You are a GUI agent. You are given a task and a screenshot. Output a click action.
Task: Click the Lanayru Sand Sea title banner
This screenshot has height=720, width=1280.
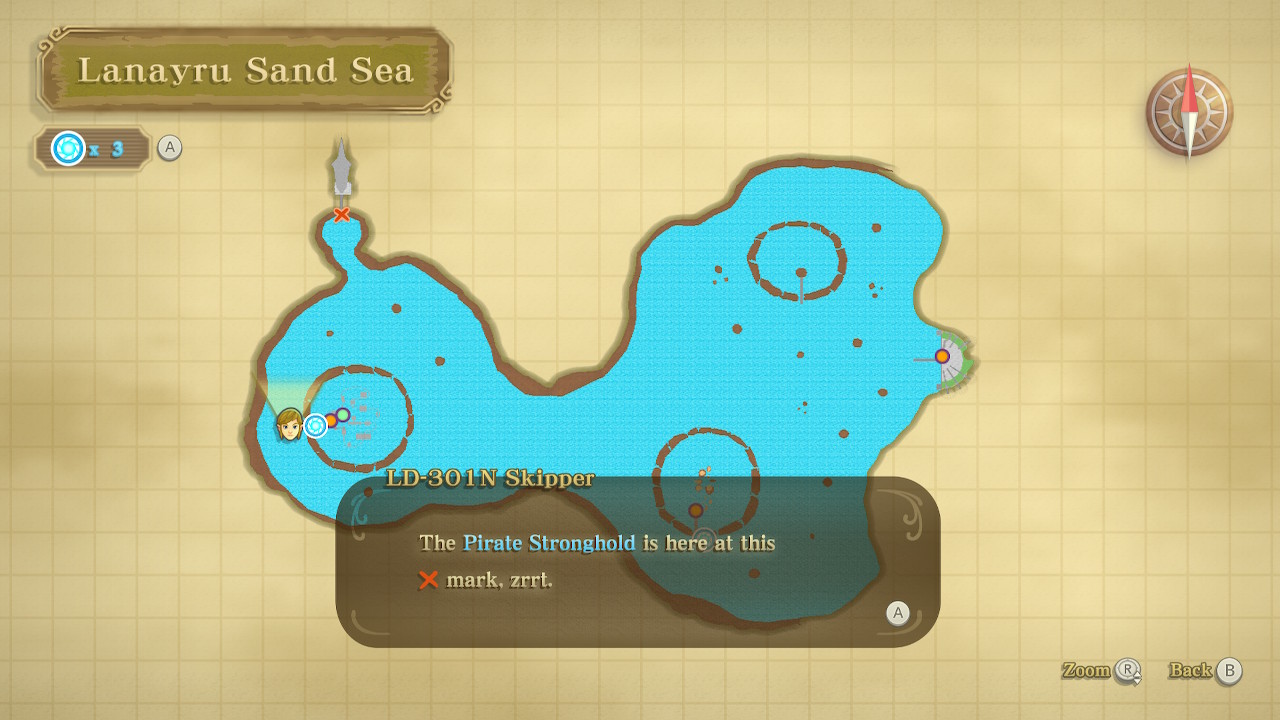[x=245, y=70]
